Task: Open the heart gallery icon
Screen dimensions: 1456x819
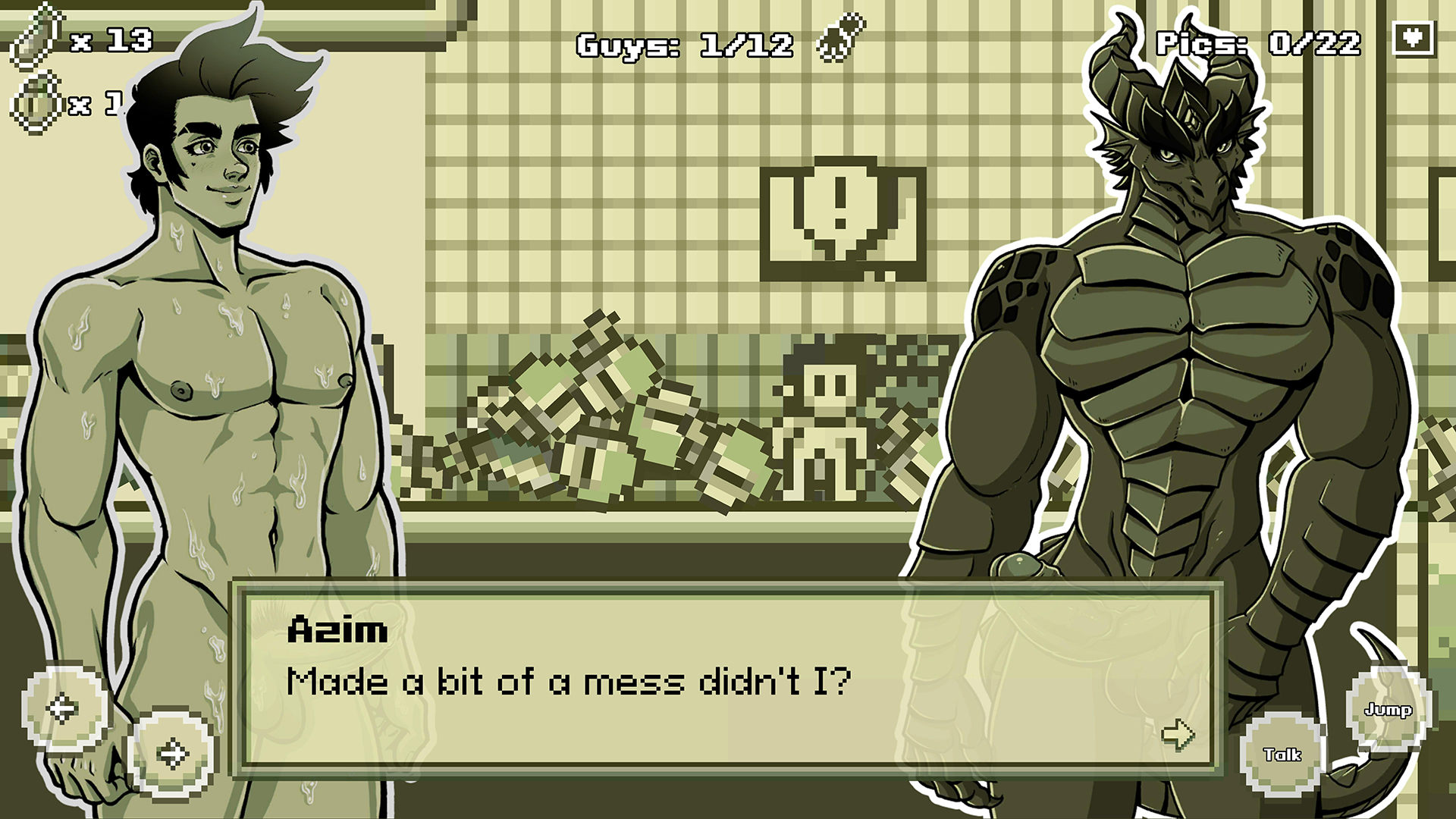Action: pyautogui.click(x=1414, y=38)
